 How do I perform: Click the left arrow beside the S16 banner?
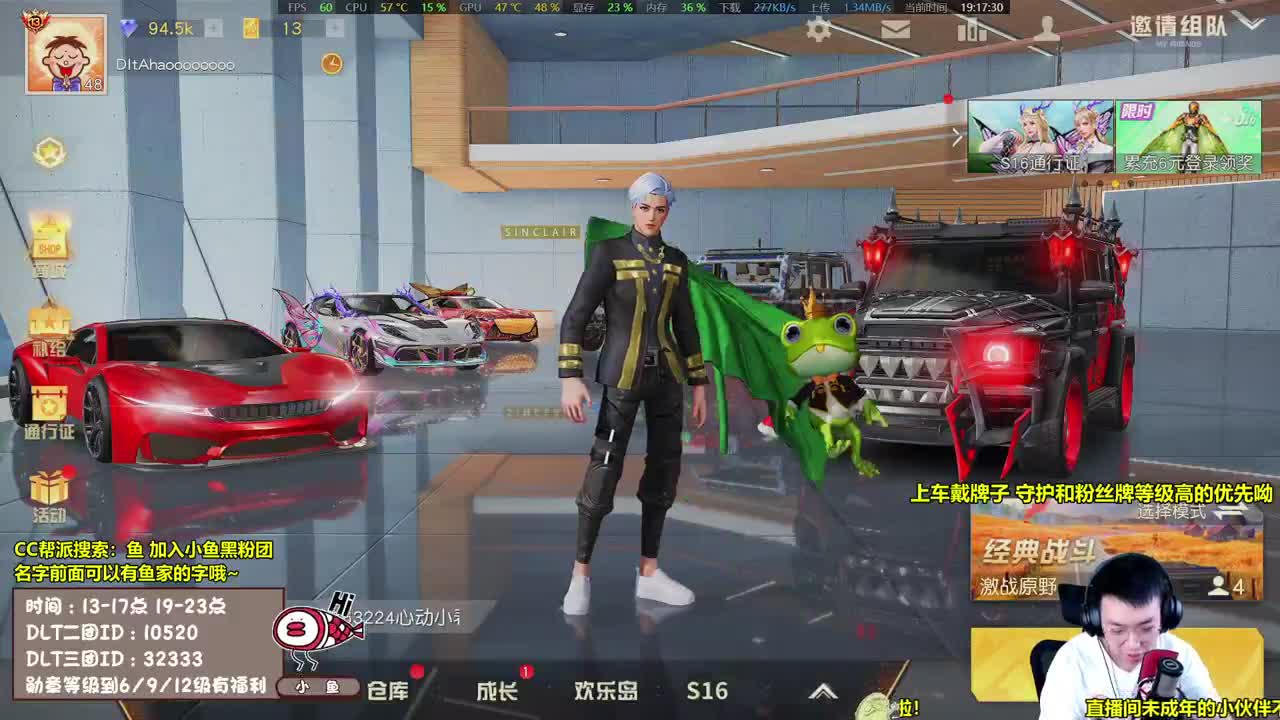(x=957, y=136)
